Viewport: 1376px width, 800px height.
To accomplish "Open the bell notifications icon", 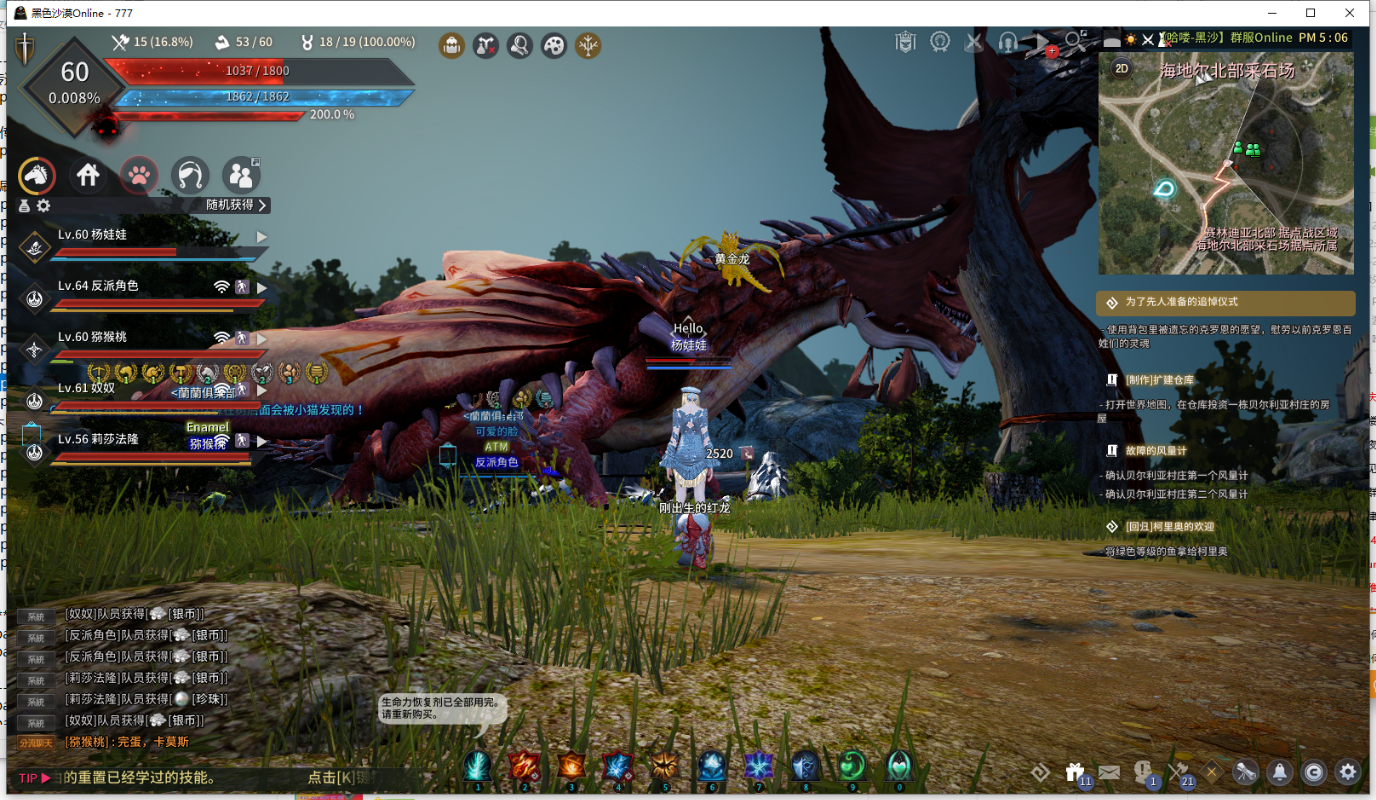I will (x=1279, y=772).
